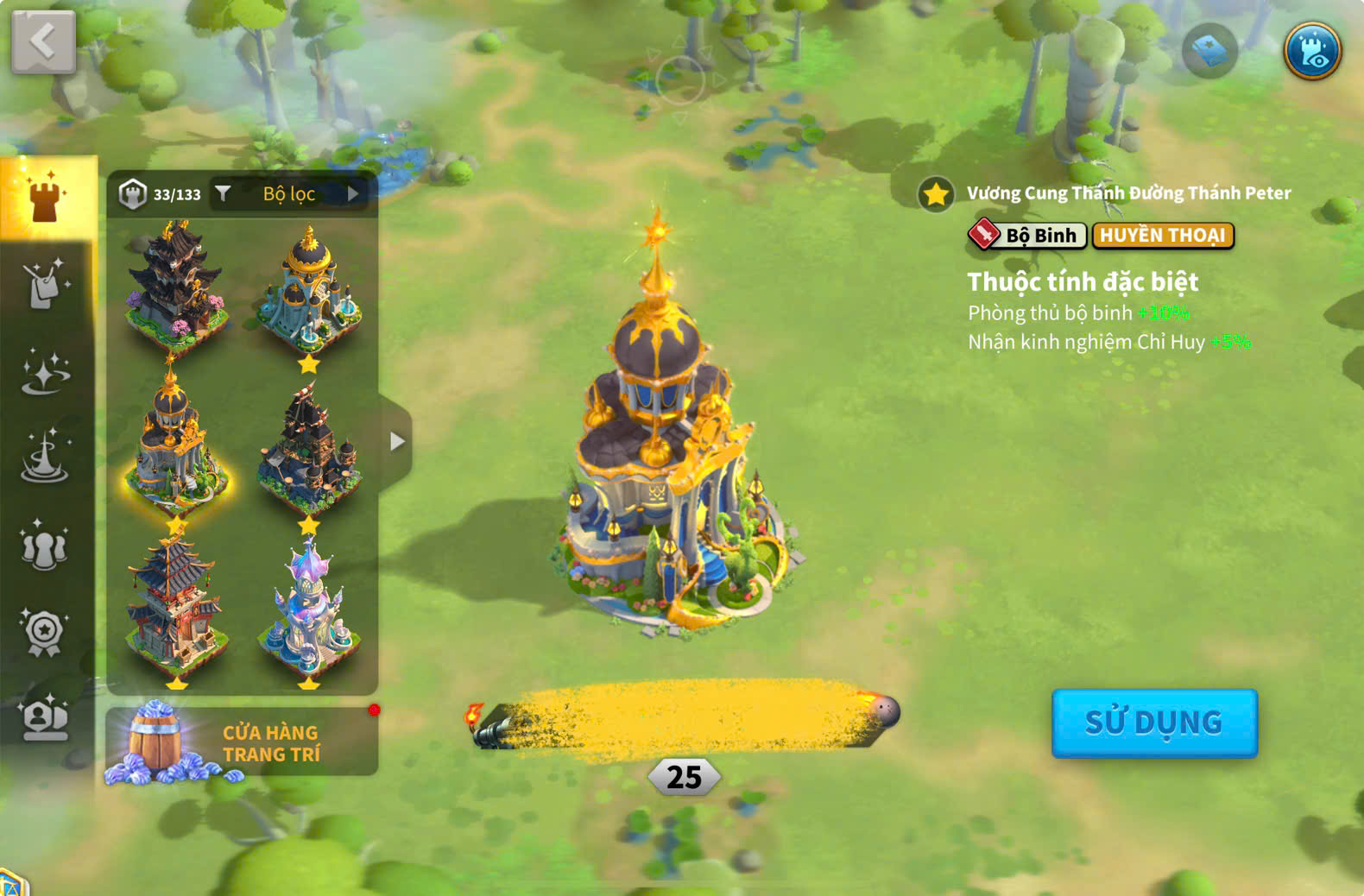Open the sparkling stars effects tab
This screenshot has height=896, width=1364.
point(45,372)
